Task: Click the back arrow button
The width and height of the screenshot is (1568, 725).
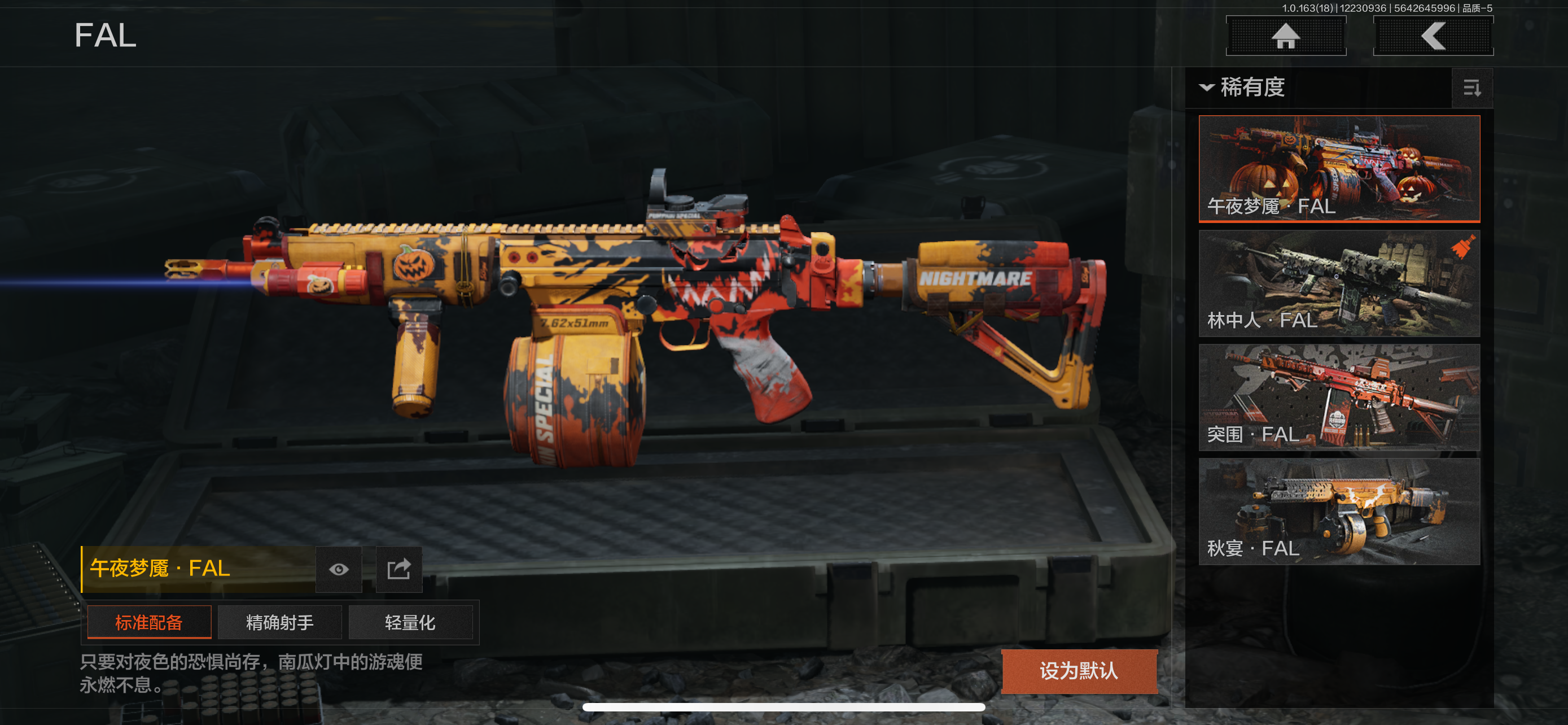Action: [1433, 36]
